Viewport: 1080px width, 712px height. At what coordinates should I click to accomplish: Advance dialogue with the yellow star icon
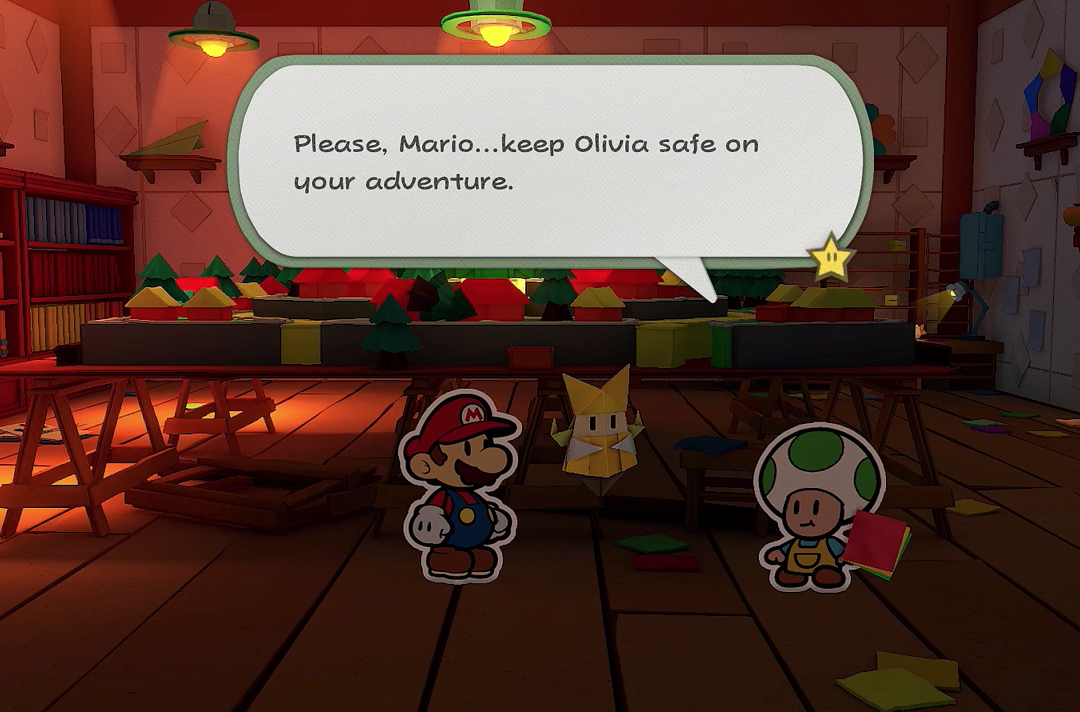[x=831, y=259]
